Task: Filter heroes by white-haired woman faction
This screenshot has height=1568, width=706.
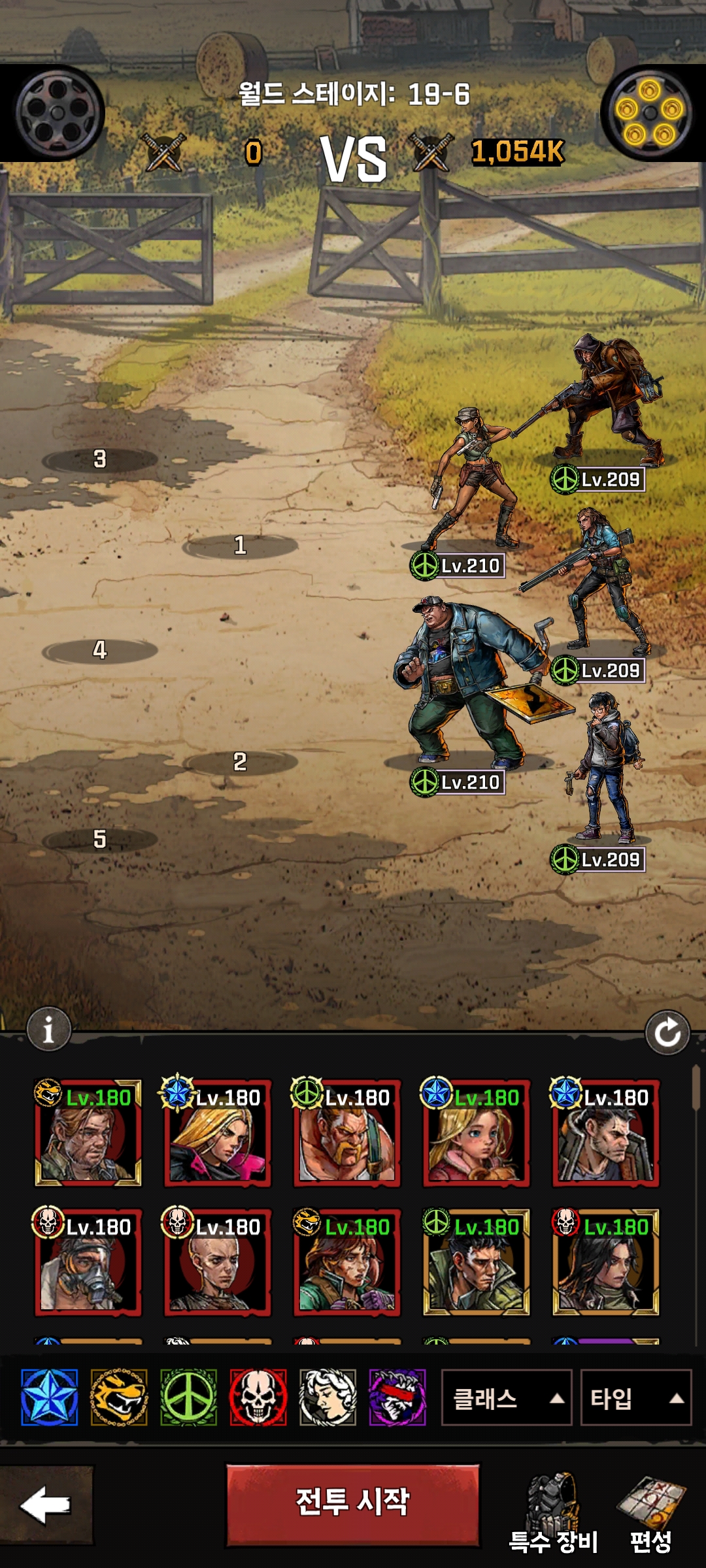Action: pos(328,1397)
